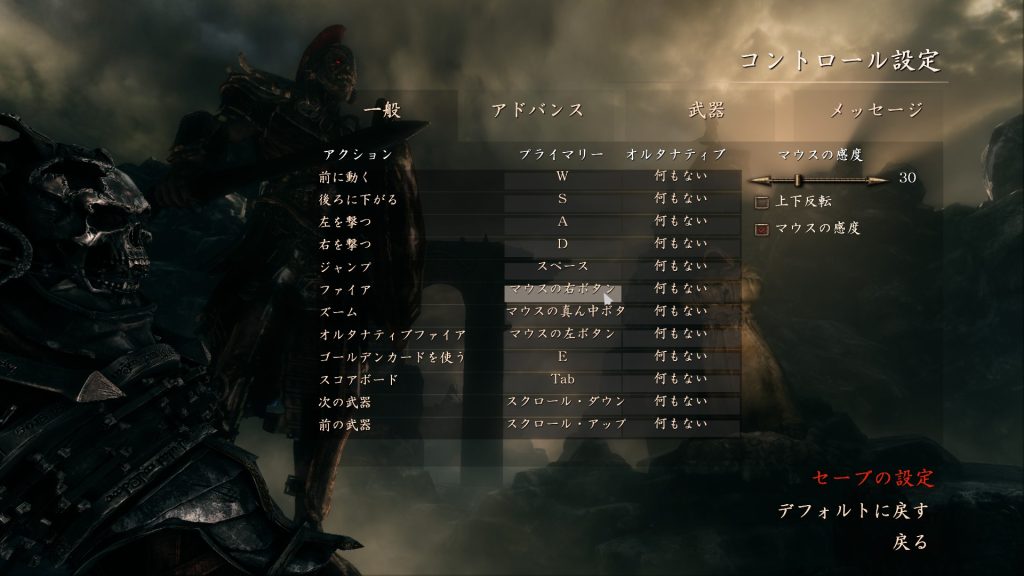This screenshot has height=576, width=1024.
Task: Select the スクロール・ダウン binding for 次の武器
Action: (x=566, y=401)
